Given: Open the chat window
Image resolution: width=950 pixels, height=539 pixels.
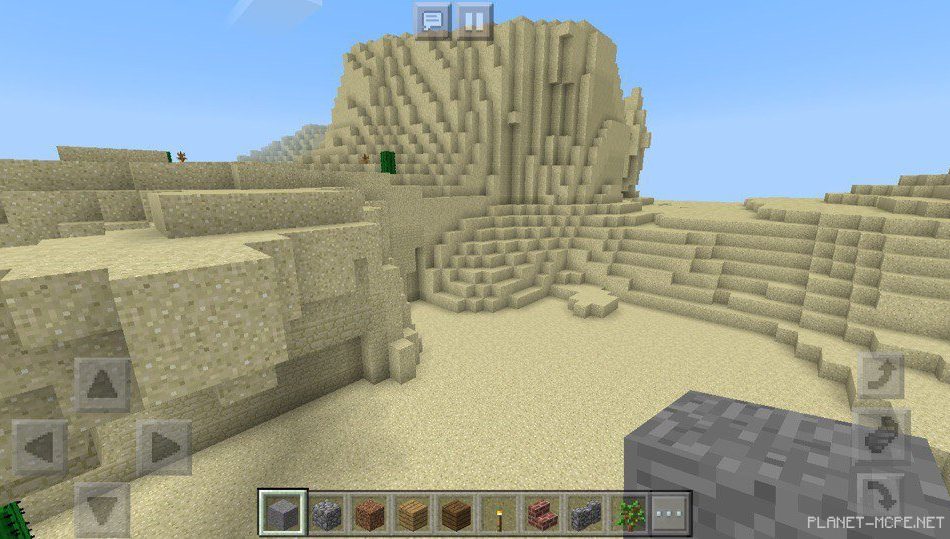Looking at the screenshot, I should pos(432,20).
